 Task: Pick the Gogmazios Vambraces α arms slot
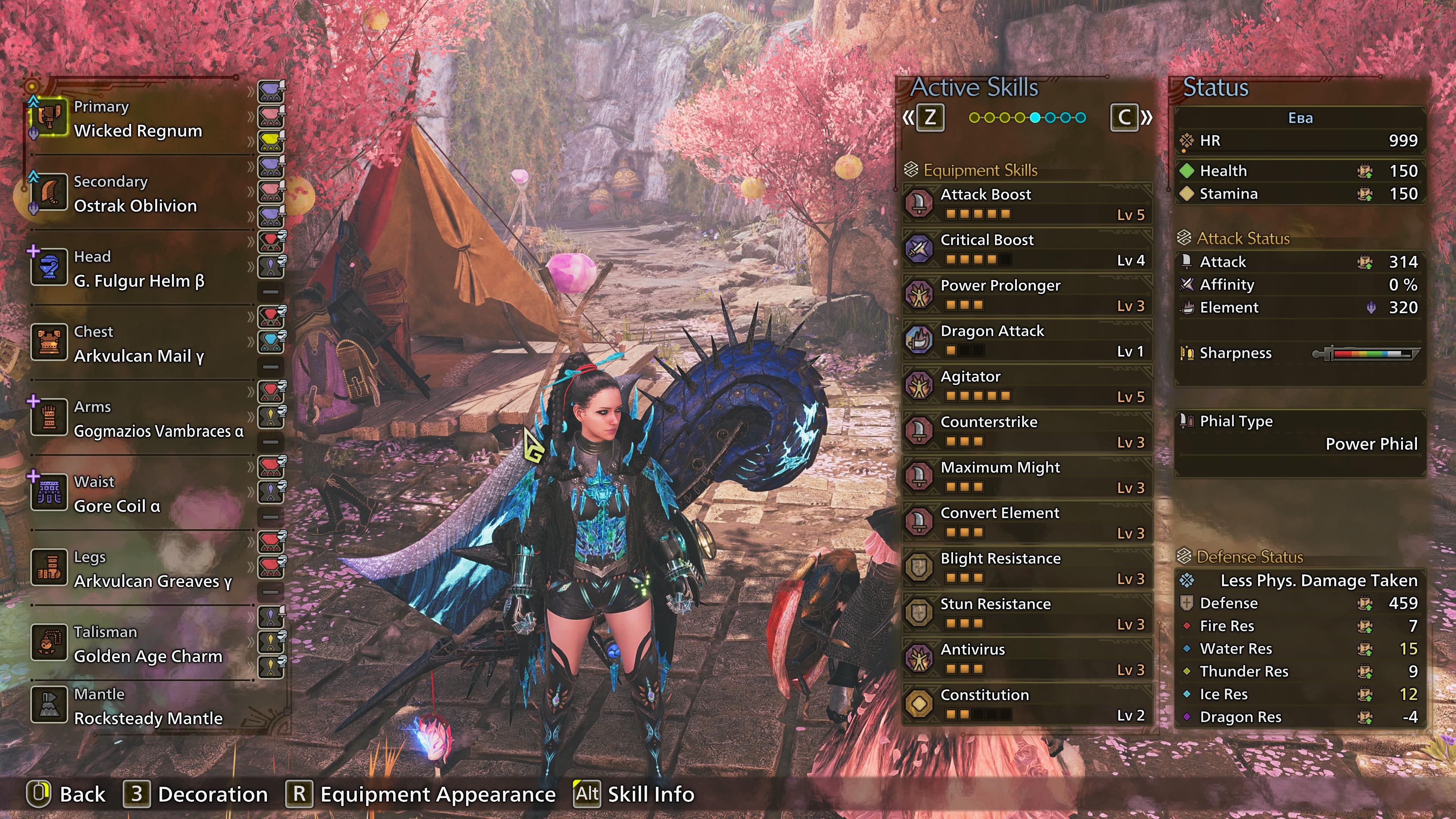pos(158,419)
